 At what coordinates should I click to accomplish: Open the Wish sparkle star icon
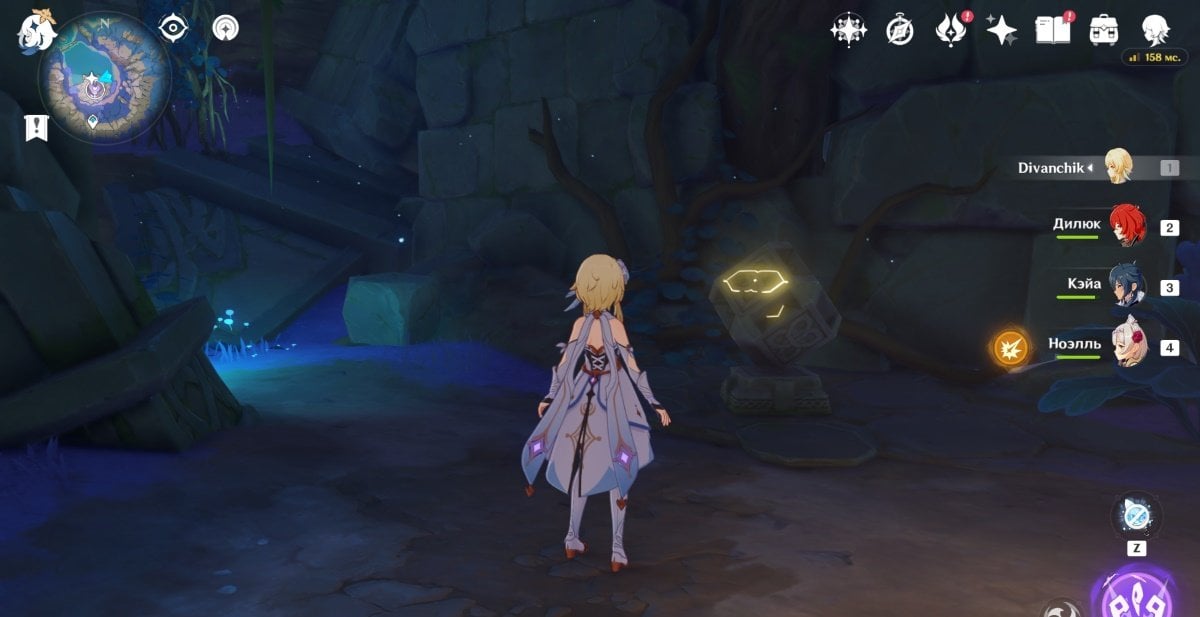click(x=1001, y=30)
